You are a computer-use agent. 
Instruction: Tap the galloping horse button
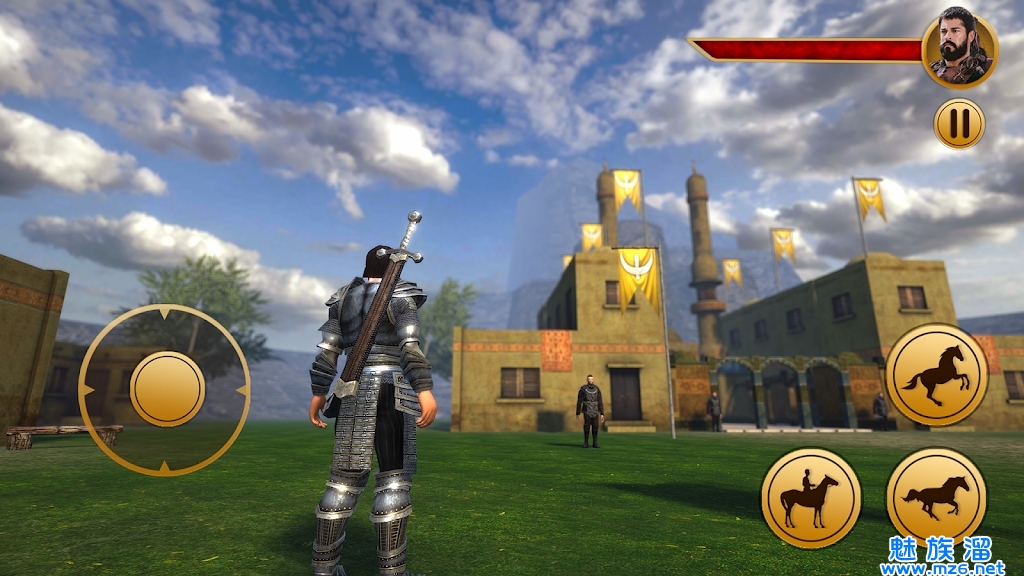pyautogui.click(x=936, y=497)
